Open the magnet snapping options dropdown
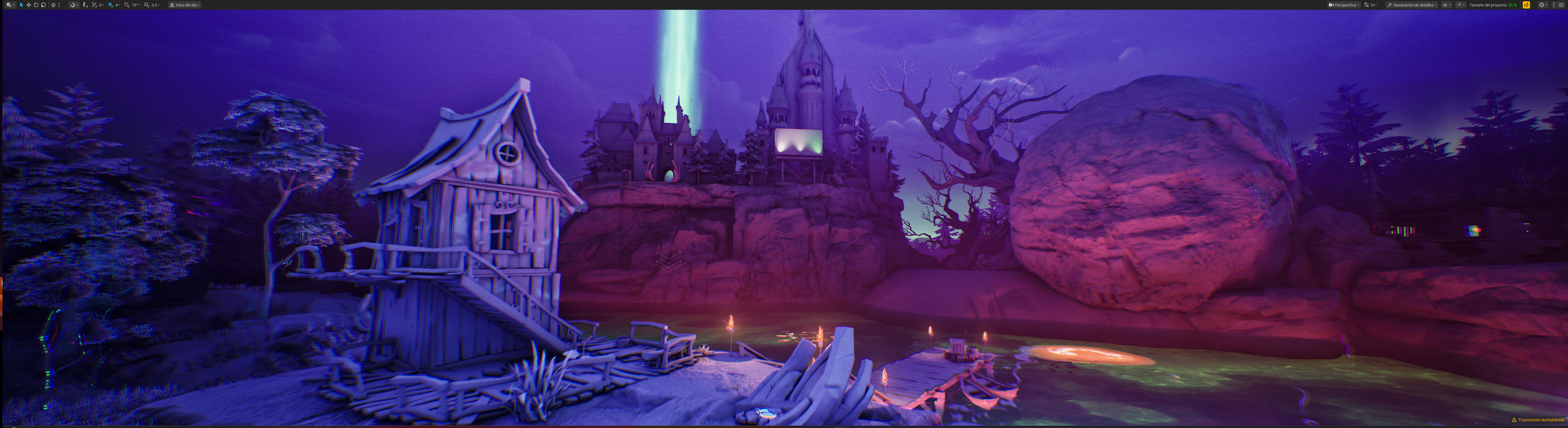1568x428 pixels. click(73, 5)
